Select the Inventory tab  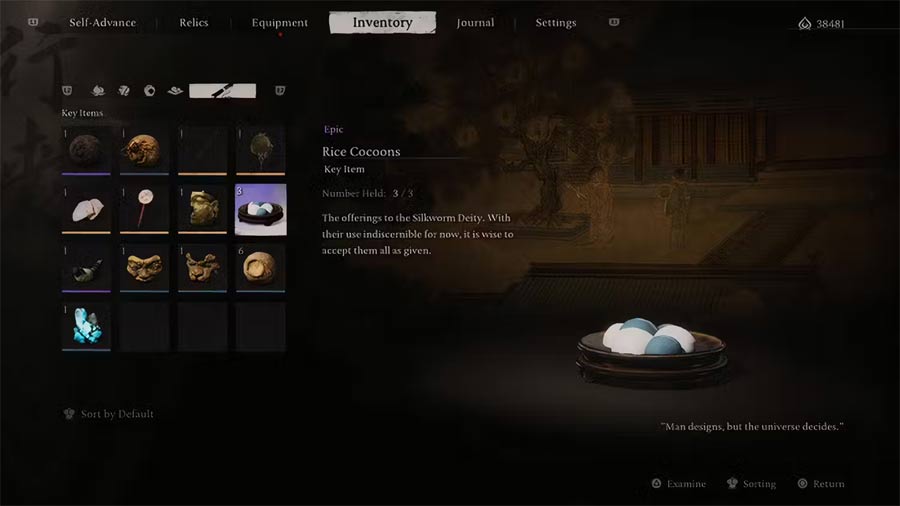pyautogui.click(x=382, y=23)
